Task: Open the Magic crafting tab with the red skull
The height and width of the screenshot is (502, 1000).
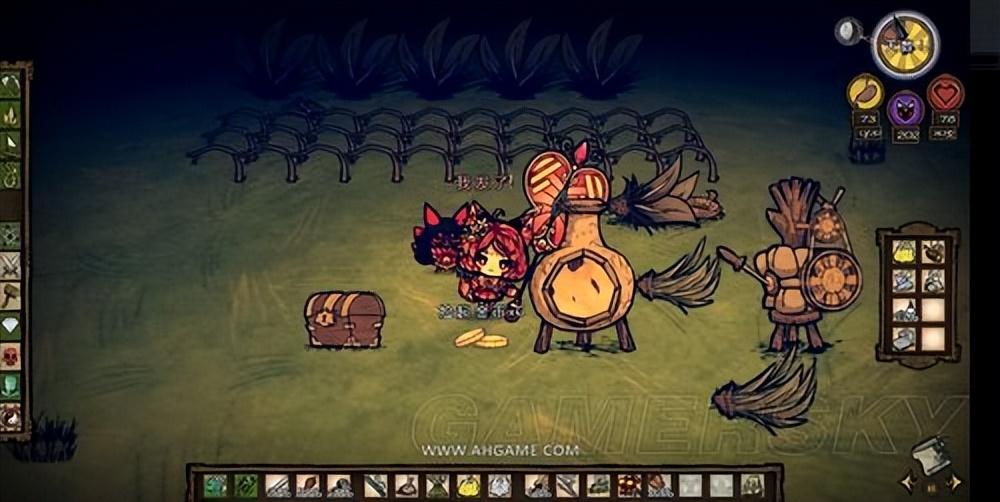Action: 11,355
